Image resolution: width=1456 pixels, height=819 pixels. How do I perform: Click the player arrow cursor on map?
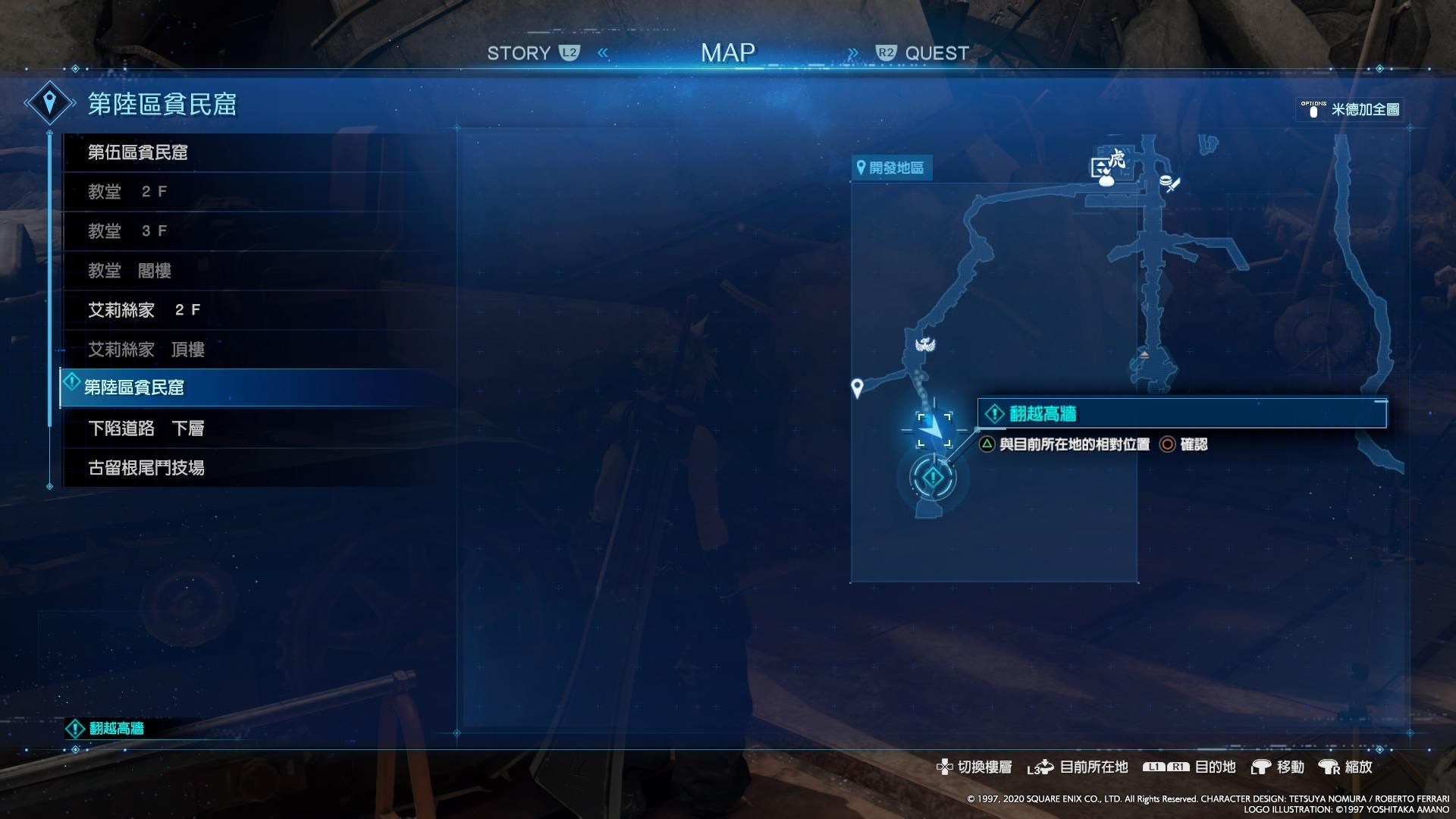click(x=934, y=429)
